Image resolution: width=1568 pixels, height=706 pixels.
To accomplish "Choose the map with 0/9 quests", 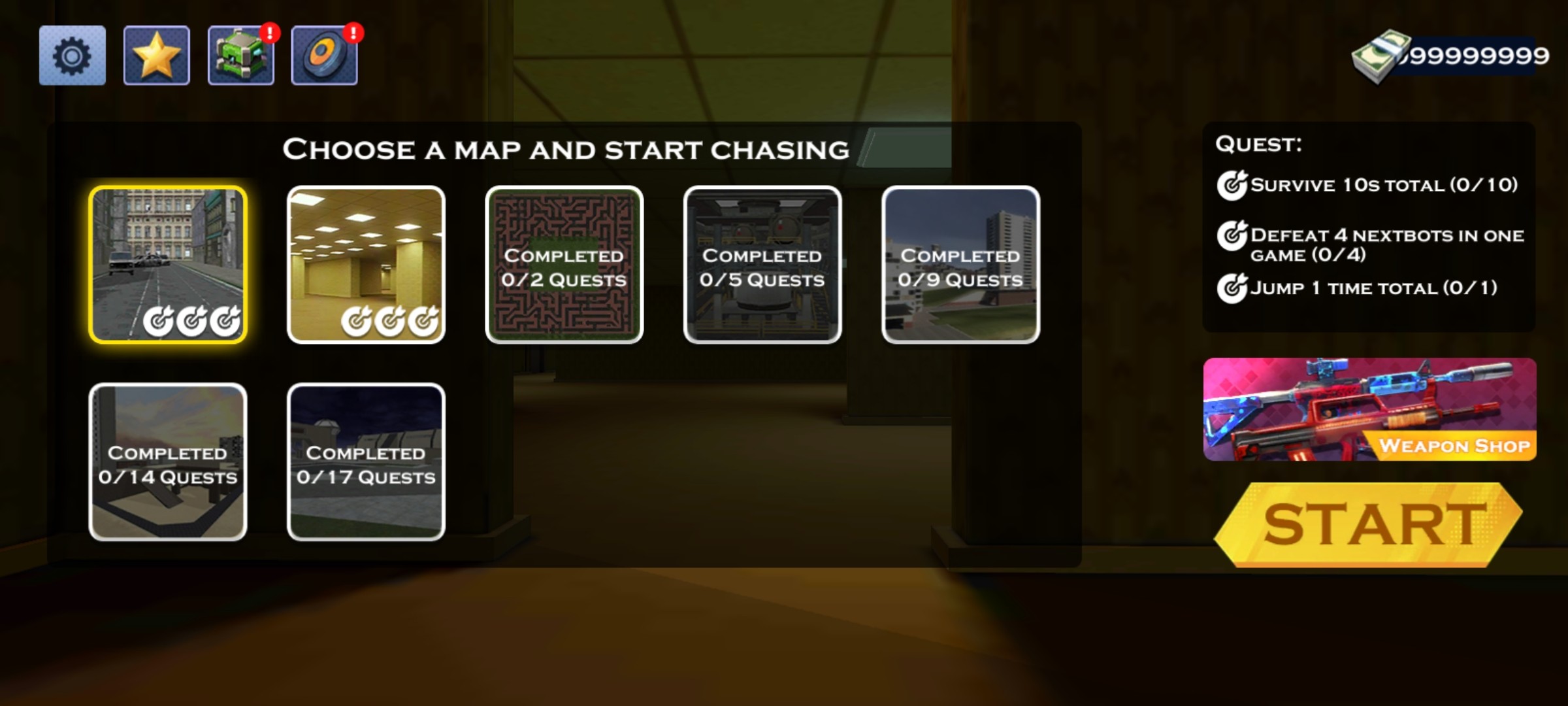I will coord(960,265).
